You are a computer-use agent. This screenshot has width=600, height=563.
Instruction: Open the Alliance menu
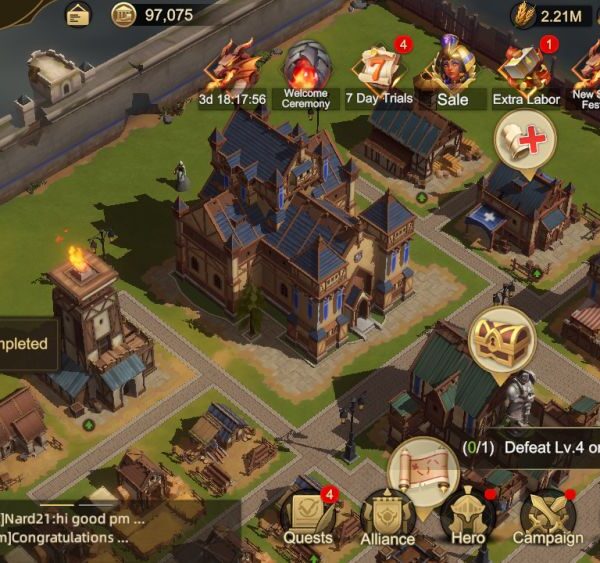387,516
